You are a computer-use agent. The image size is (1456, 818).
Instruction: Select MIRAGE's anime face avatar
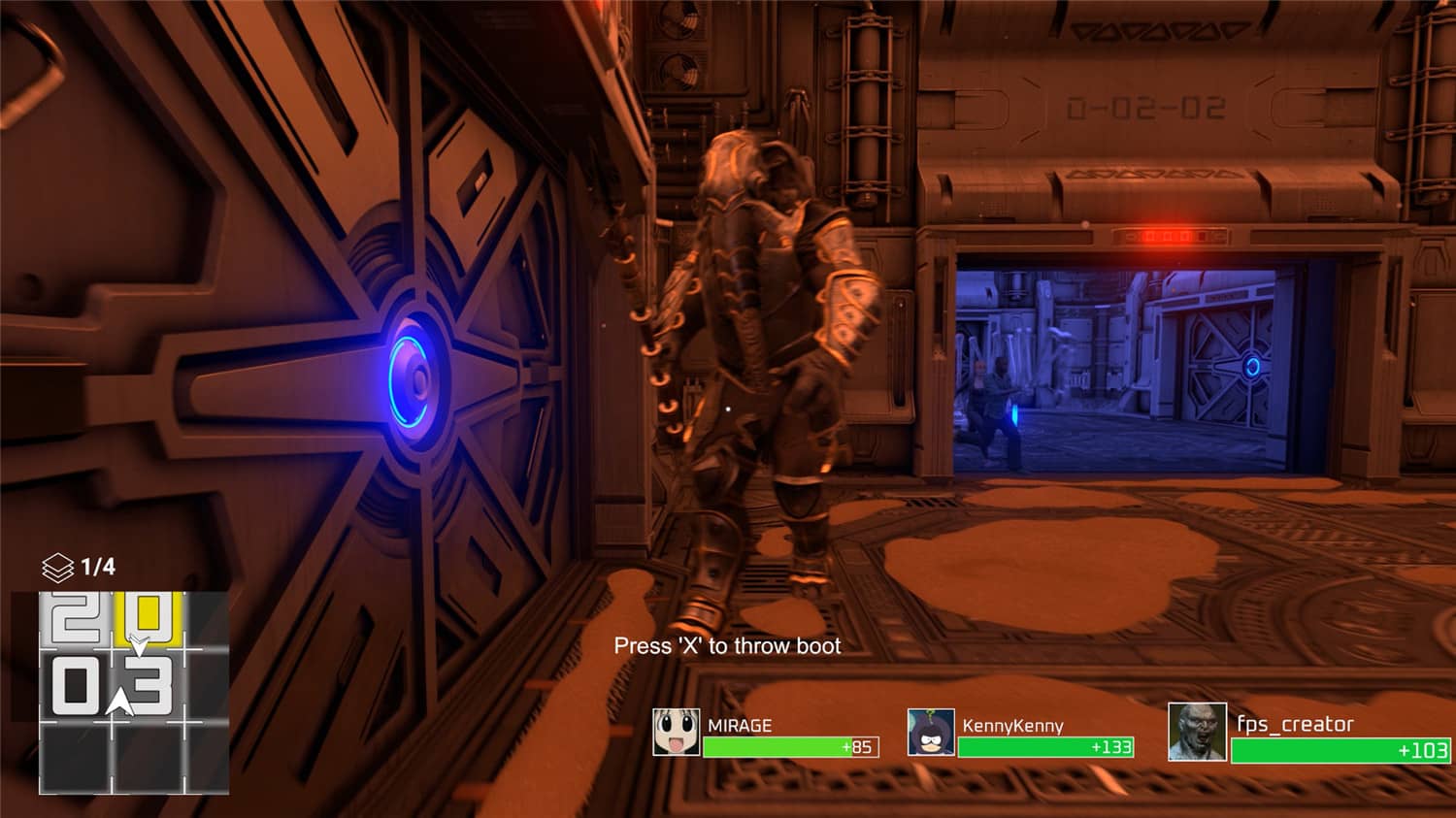click(676, 733)
